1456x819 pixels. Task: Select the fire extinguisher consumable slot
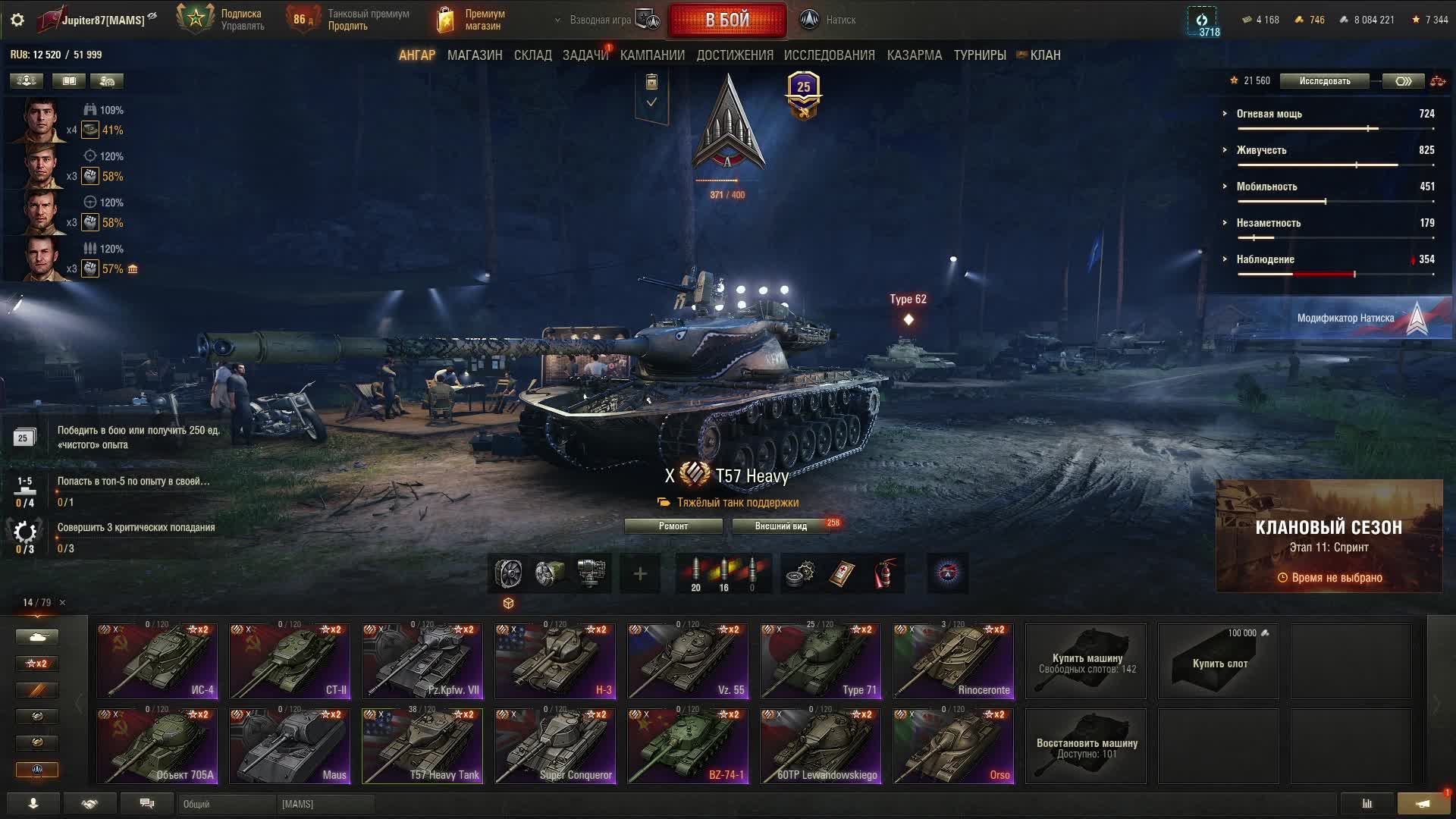883,573
